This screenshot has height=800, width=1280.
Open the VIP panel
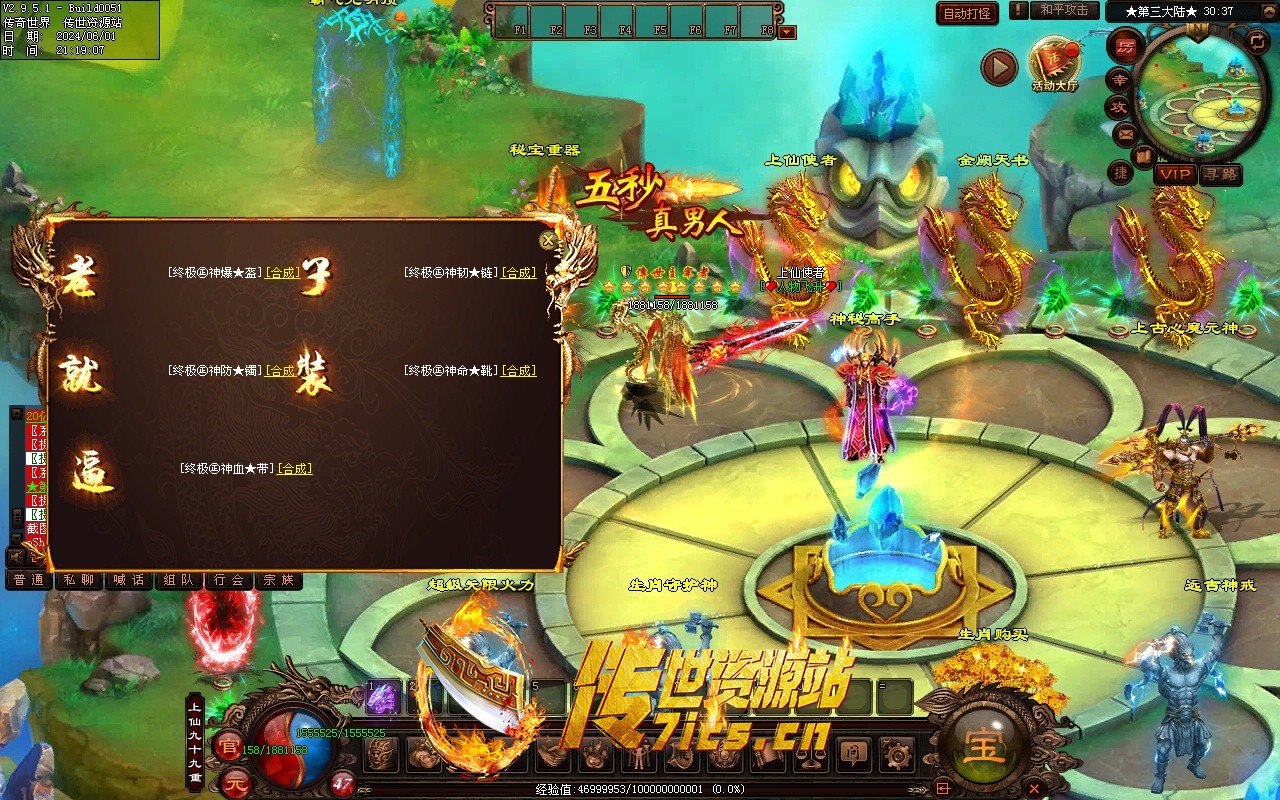1176,174
